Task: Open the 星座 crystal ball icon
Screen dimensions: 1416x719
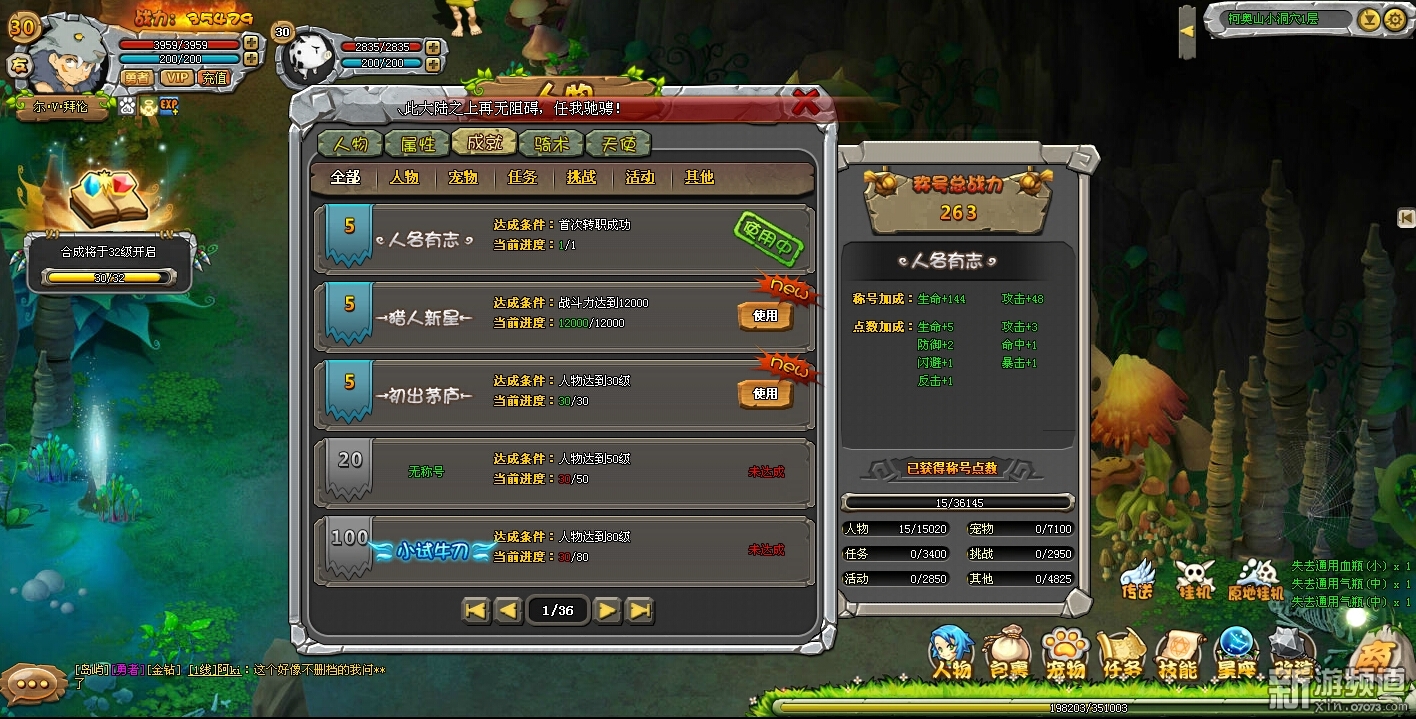Action: (1236, 655)
